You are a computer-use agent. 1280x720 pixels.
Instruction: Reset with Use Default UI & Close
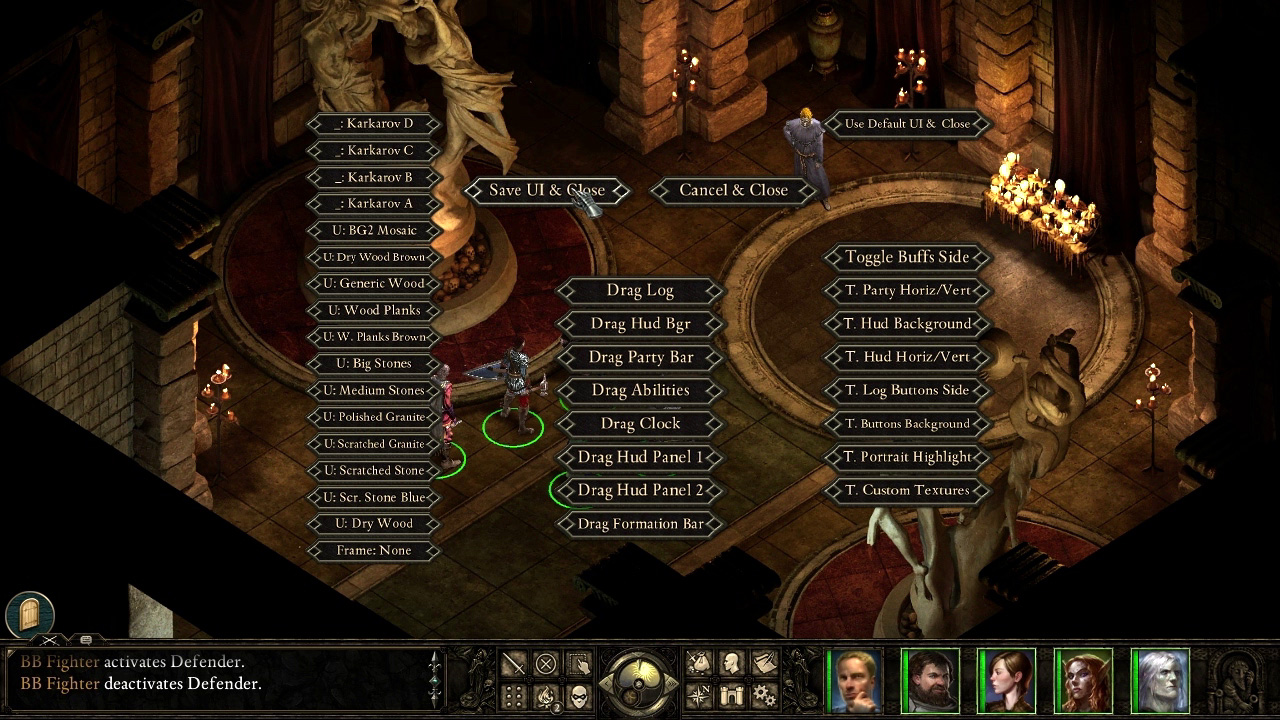[907, 124]
